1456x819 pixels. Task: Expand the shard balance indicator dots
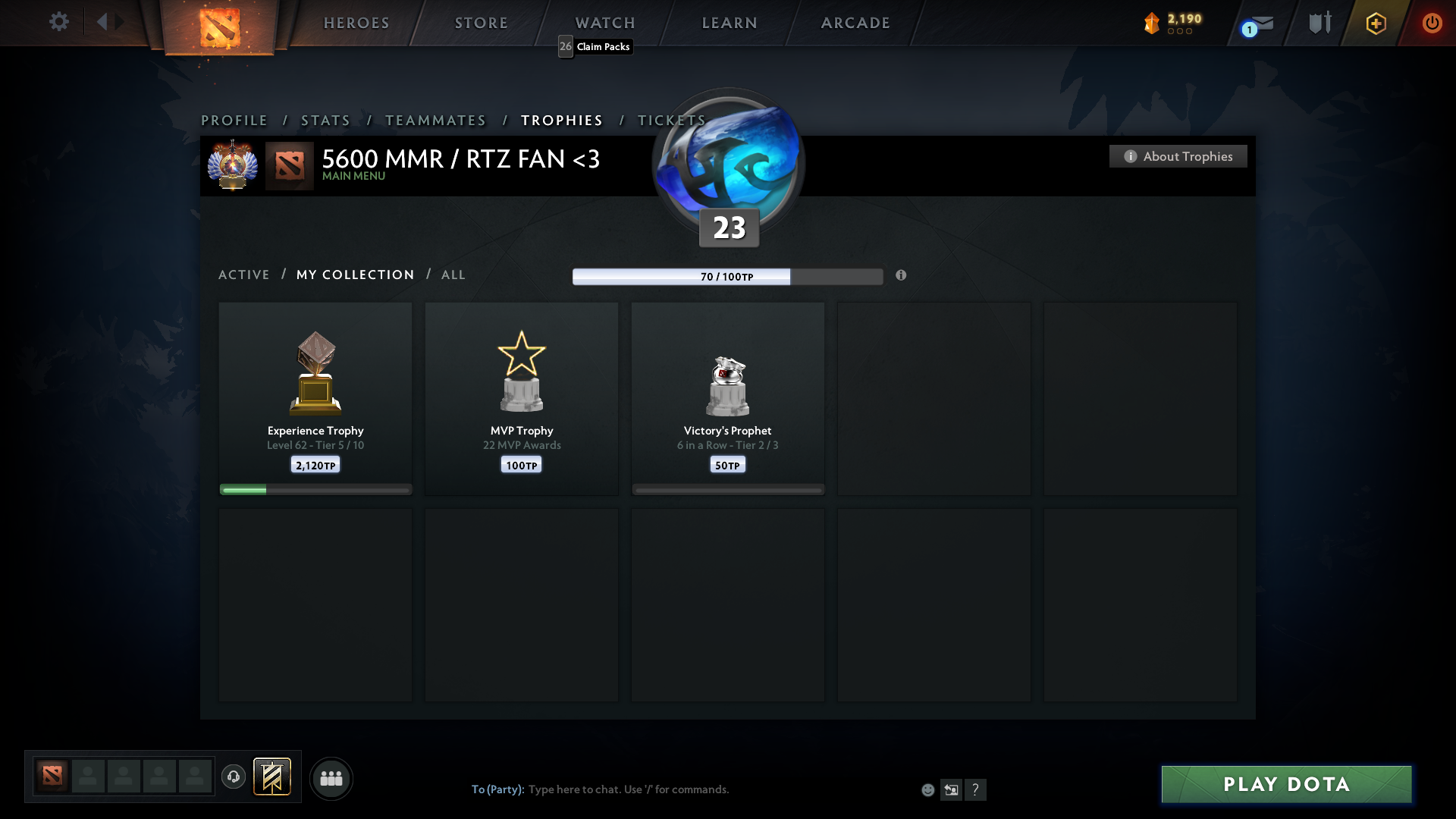pos(1179,32)
